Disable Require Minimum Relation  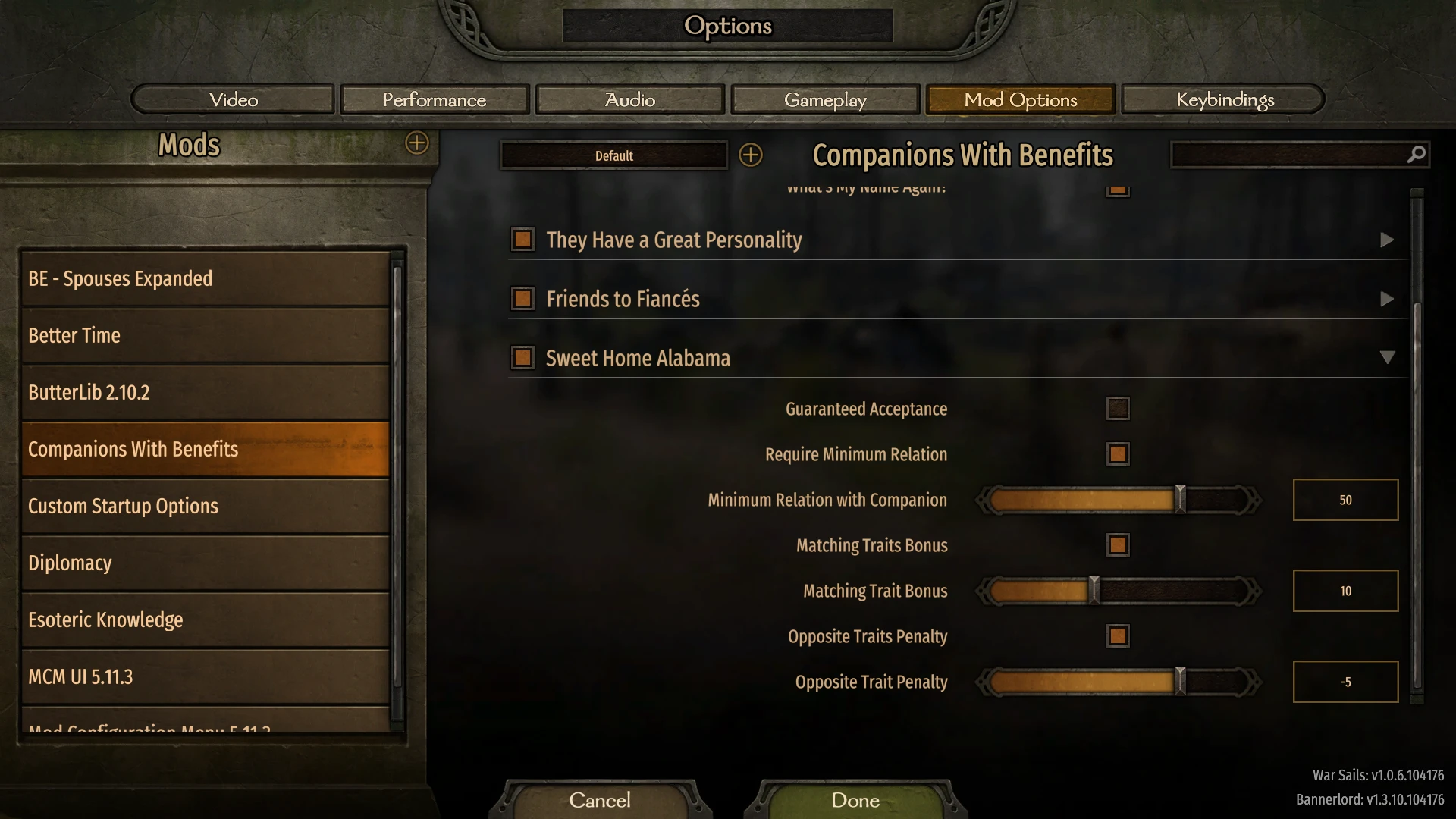pos(1118,453)
